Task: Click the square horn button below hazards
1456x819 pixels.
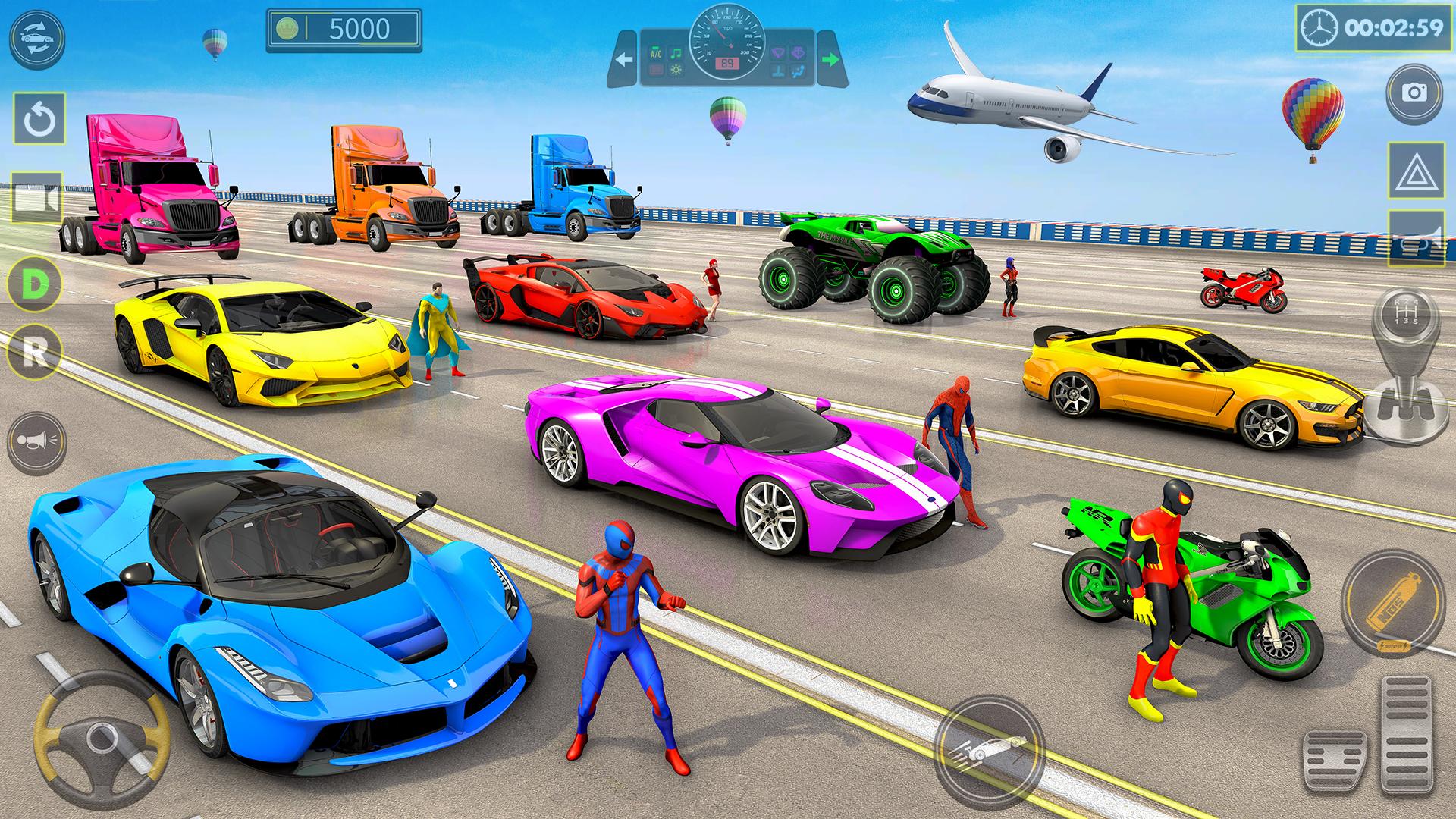Action: click(x=1415, y=239)
